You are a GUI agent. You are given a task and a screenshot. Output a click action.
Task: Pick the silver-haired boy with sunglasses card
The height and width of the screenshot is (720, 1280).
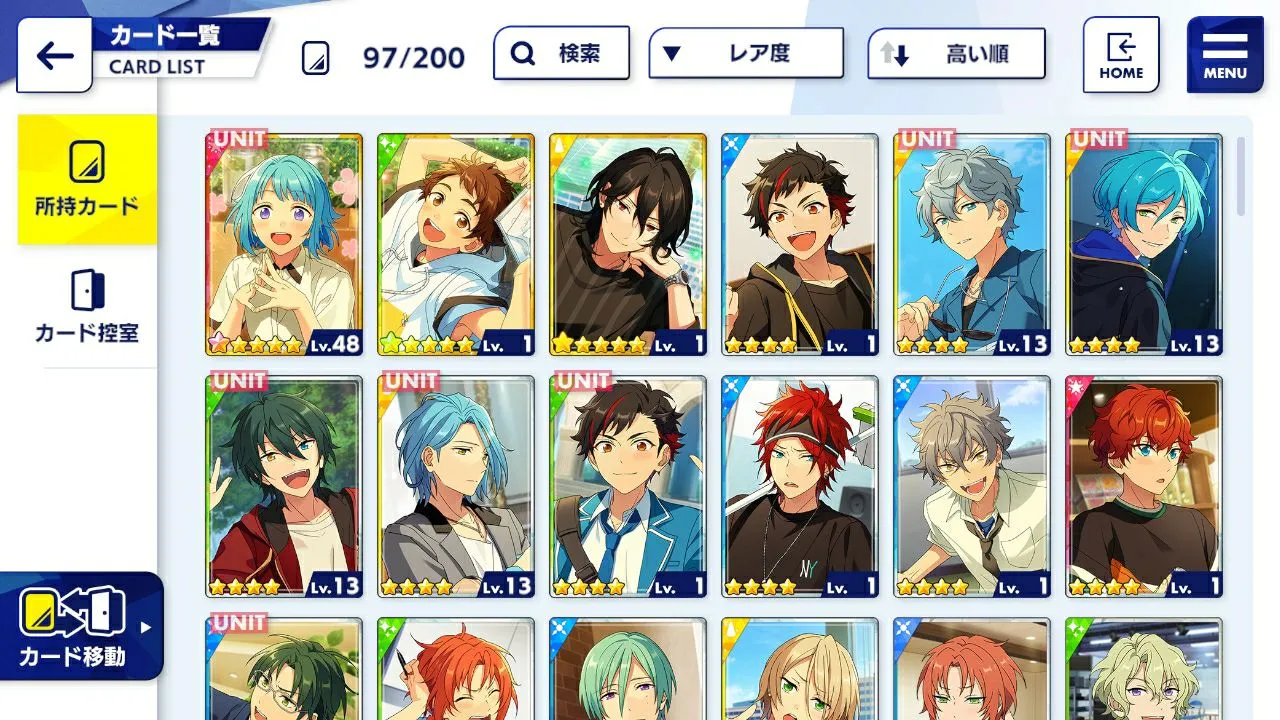(972, 244)
